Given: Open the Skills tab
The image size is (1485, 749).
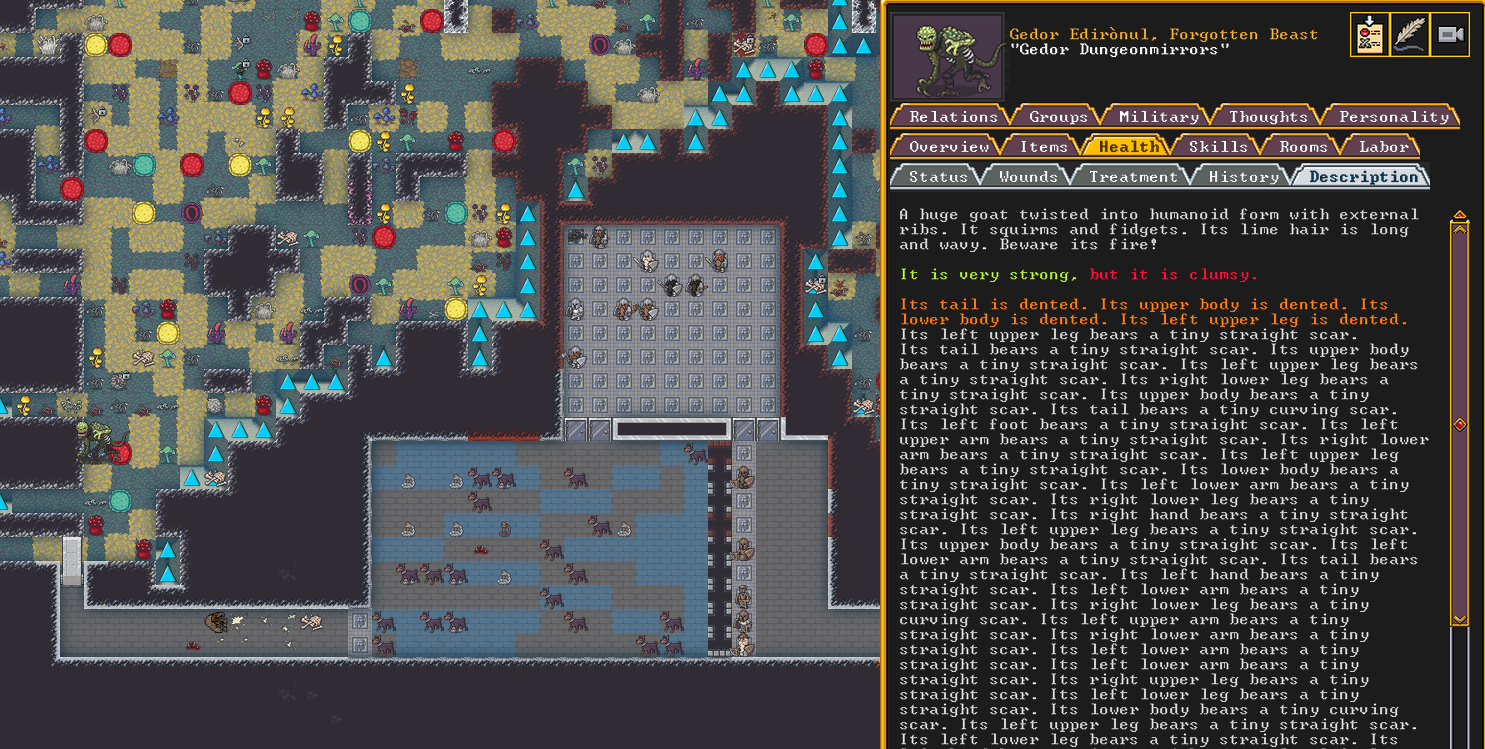Looking at the screenshot, I should coord(1218,147).
